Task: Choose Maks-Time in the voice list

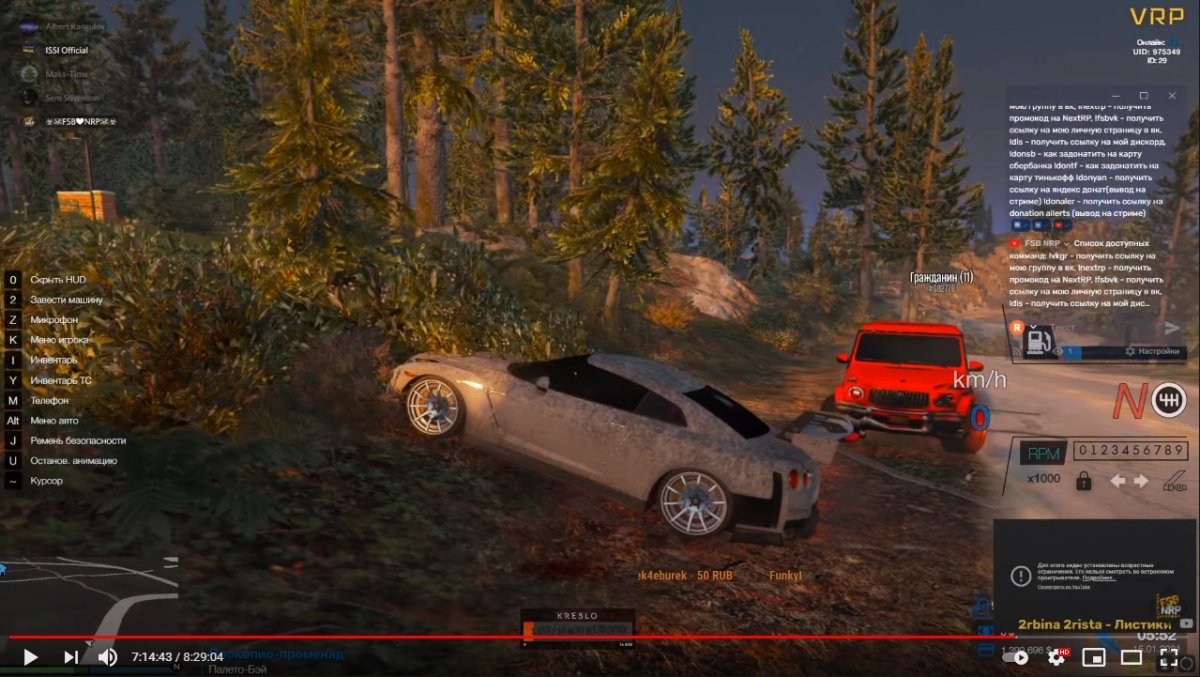Action: pos(67,74)
